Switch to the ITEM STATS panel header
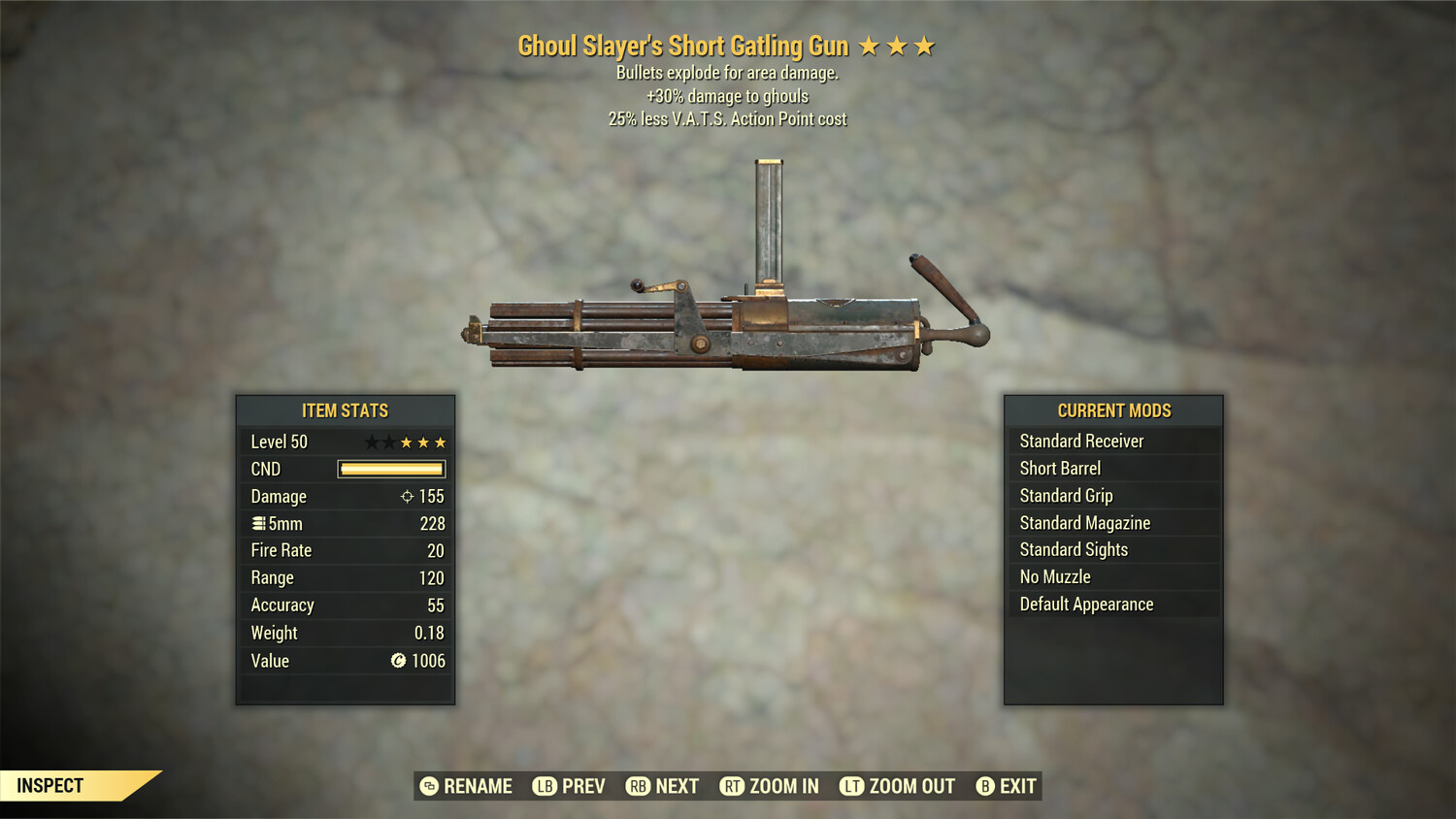Image resolution: width=1456 pixels, height=819 pixels. [345, 410]
